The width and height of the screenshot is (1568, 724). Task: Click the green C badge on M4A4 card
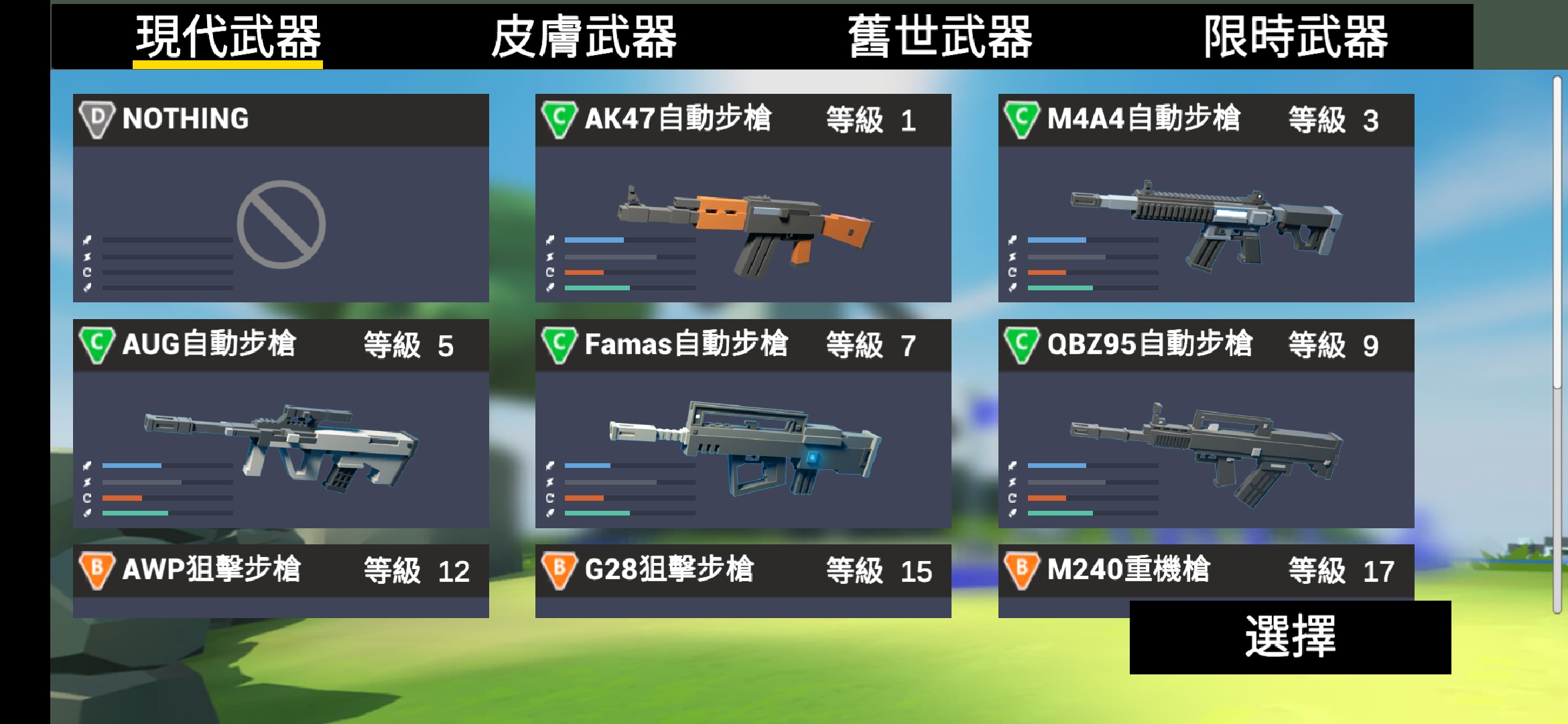click(x=1022, y=119)
